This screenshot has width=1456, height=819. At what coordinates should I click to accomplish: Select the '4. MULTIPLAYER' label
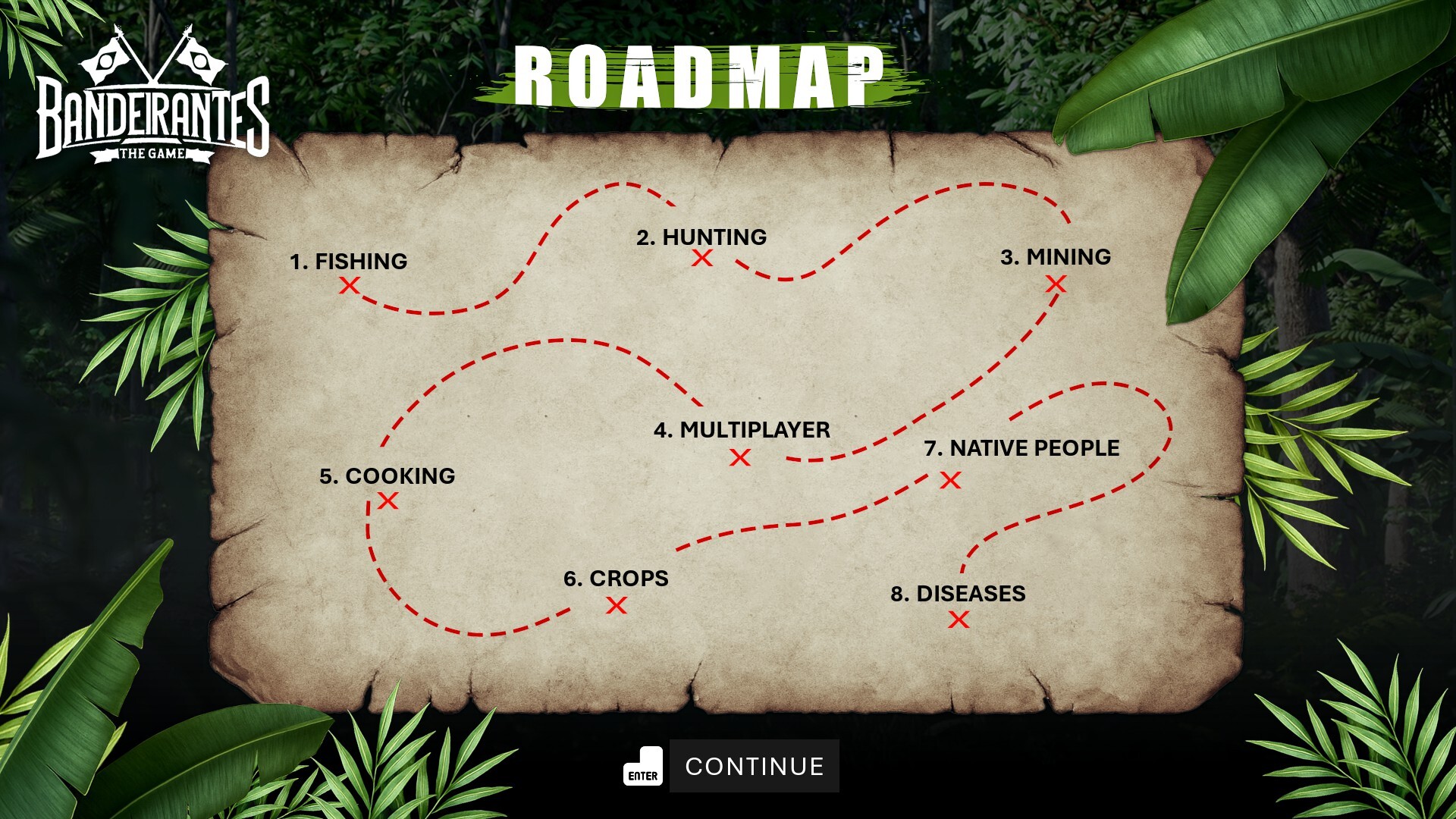pos(742,430)
